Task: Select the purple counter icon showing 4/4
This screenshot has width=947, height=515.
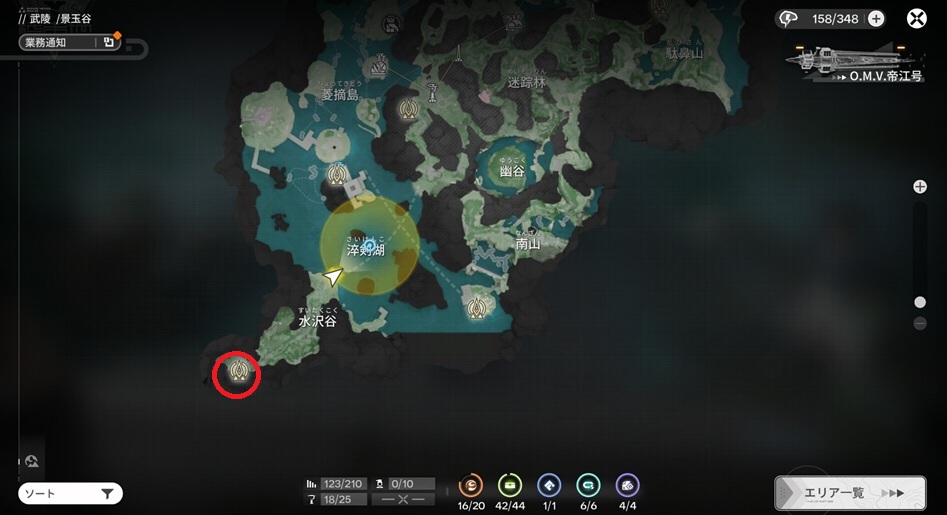Action: (628, 486)
